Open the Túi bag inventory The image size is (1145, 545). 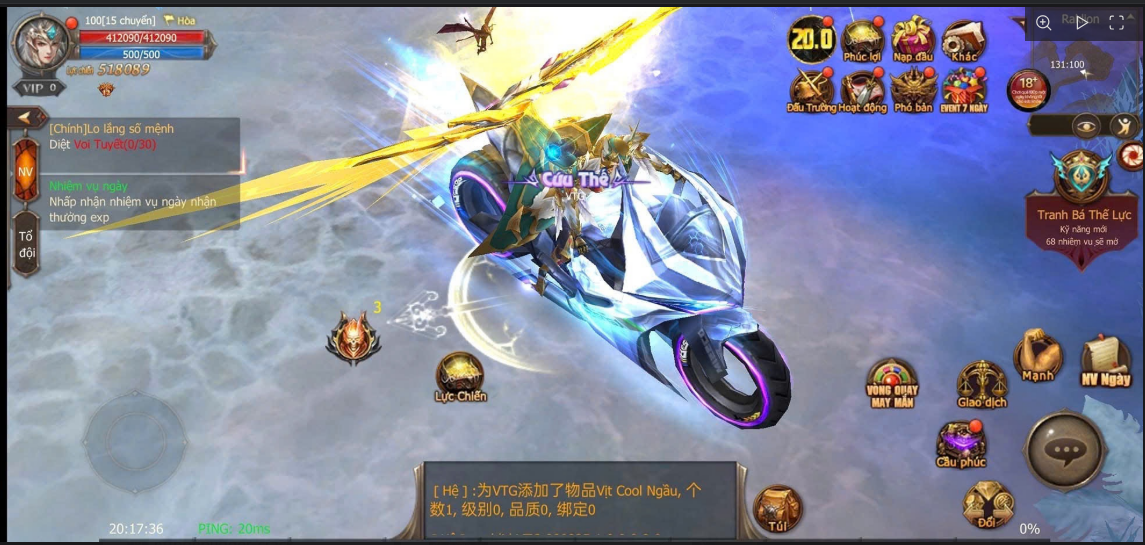tap(777, 508)
